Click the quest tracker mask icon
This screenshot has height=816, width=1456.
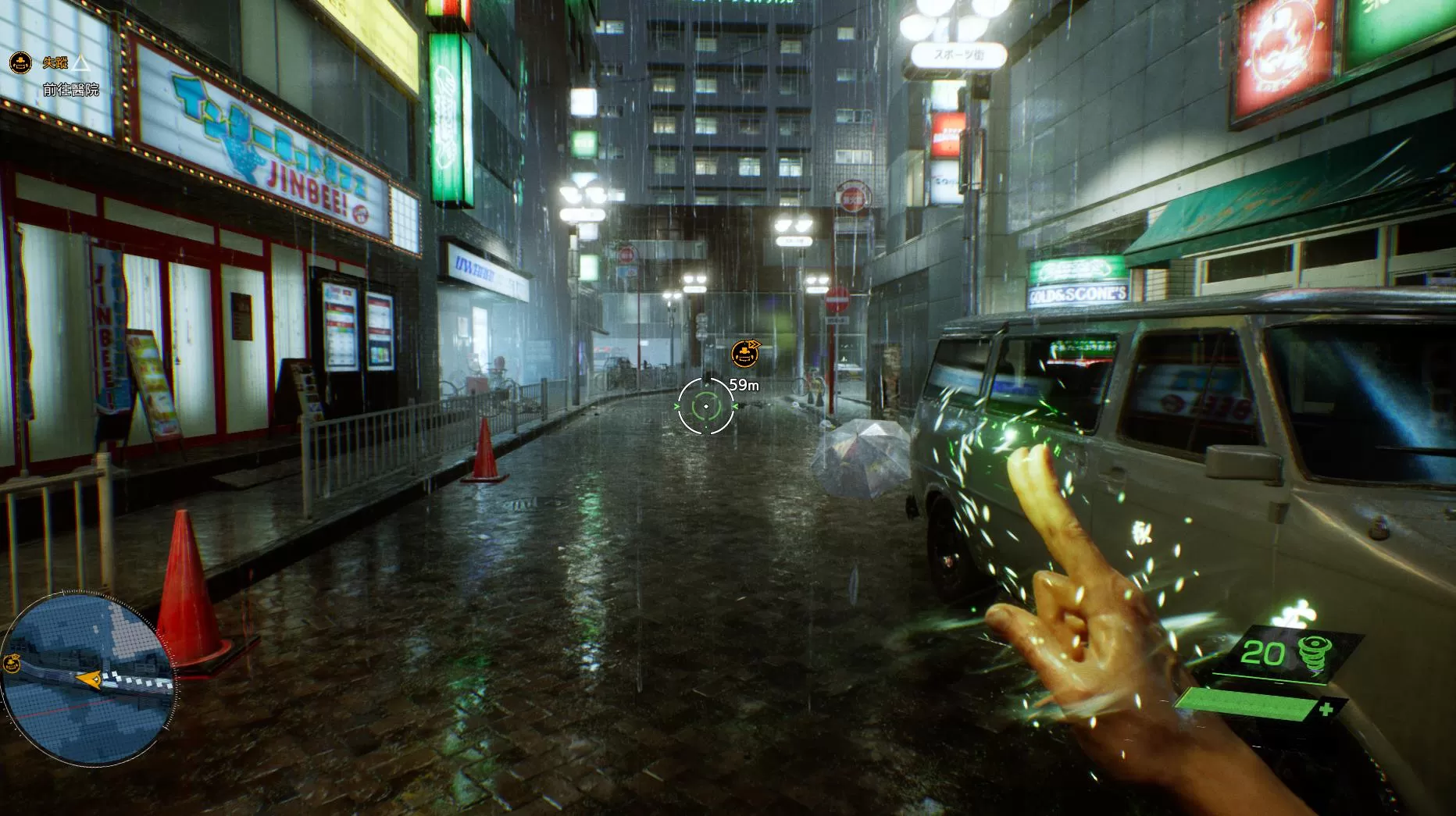pos(20,63)
